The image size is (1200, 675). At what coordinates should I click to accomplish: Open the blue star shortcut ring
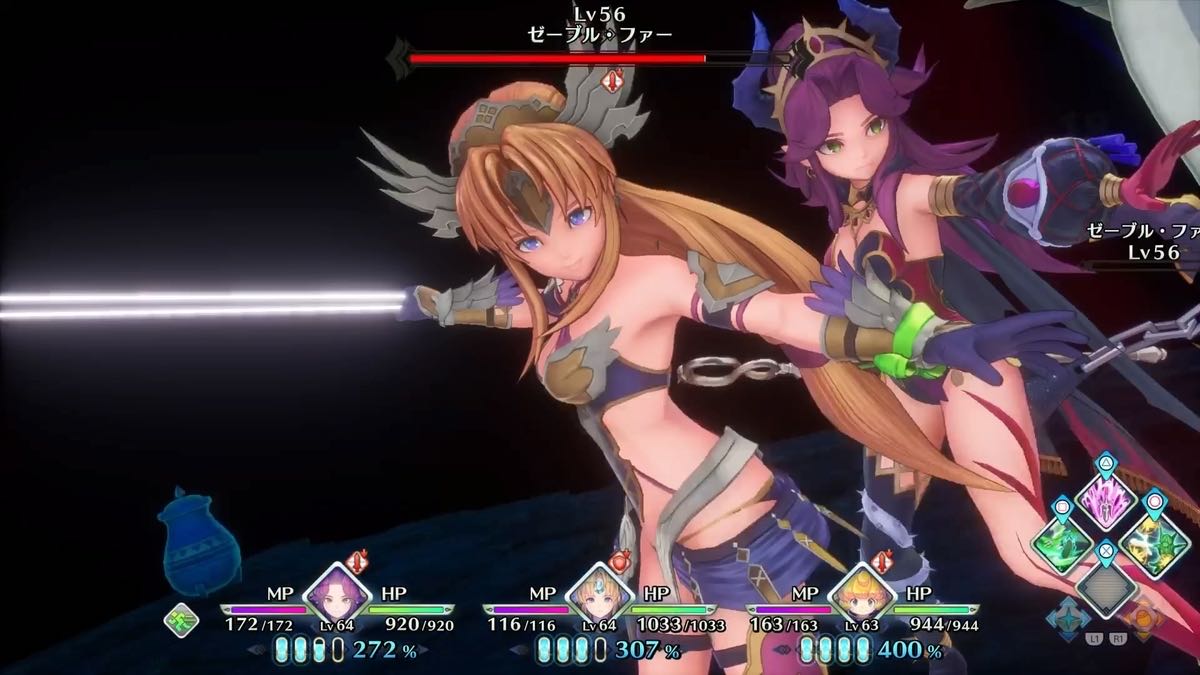[1068, 617]
